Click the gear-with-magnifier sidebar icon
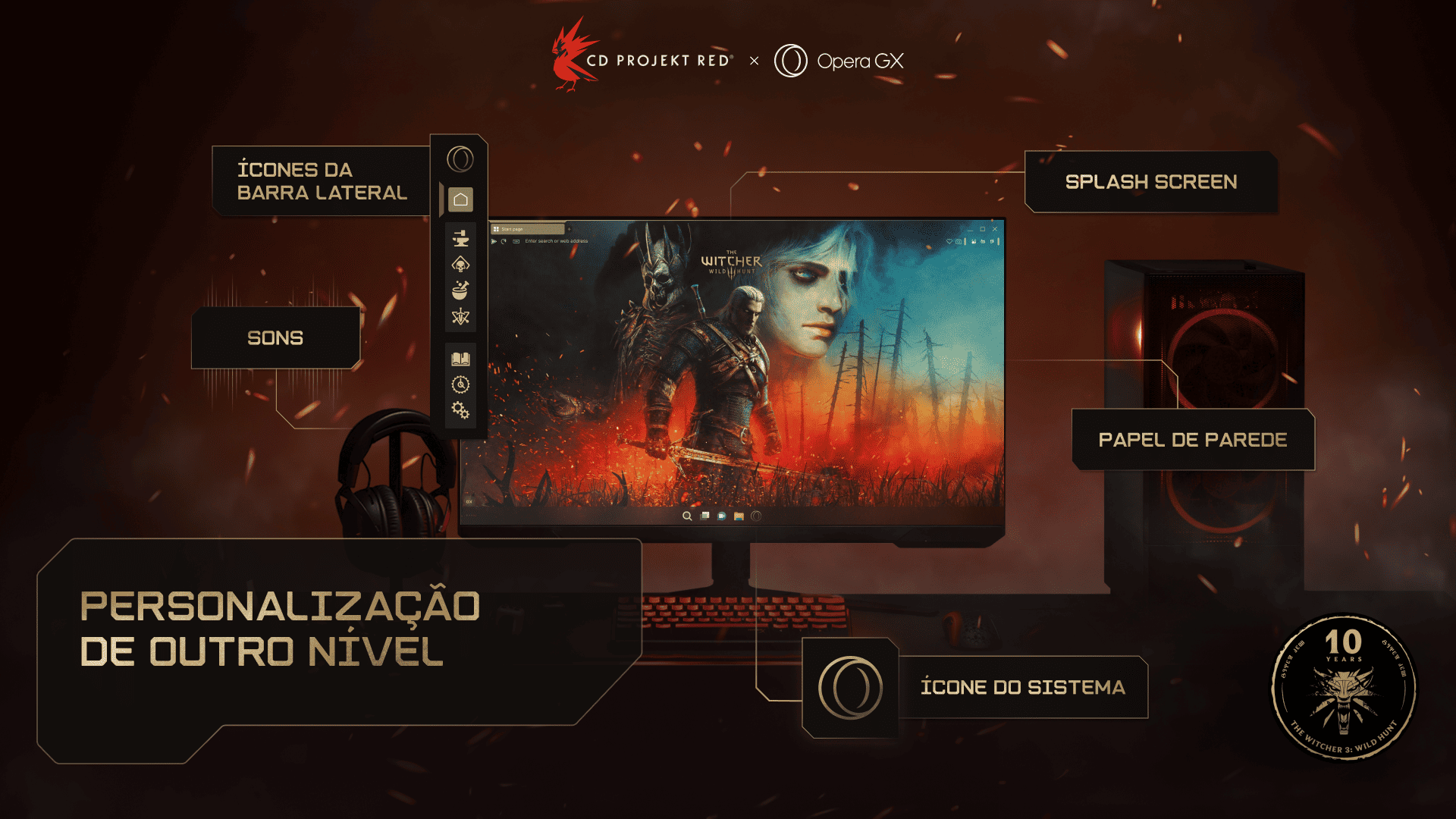The height and width of the screenshot is (819, 1456). pos(460,385)
